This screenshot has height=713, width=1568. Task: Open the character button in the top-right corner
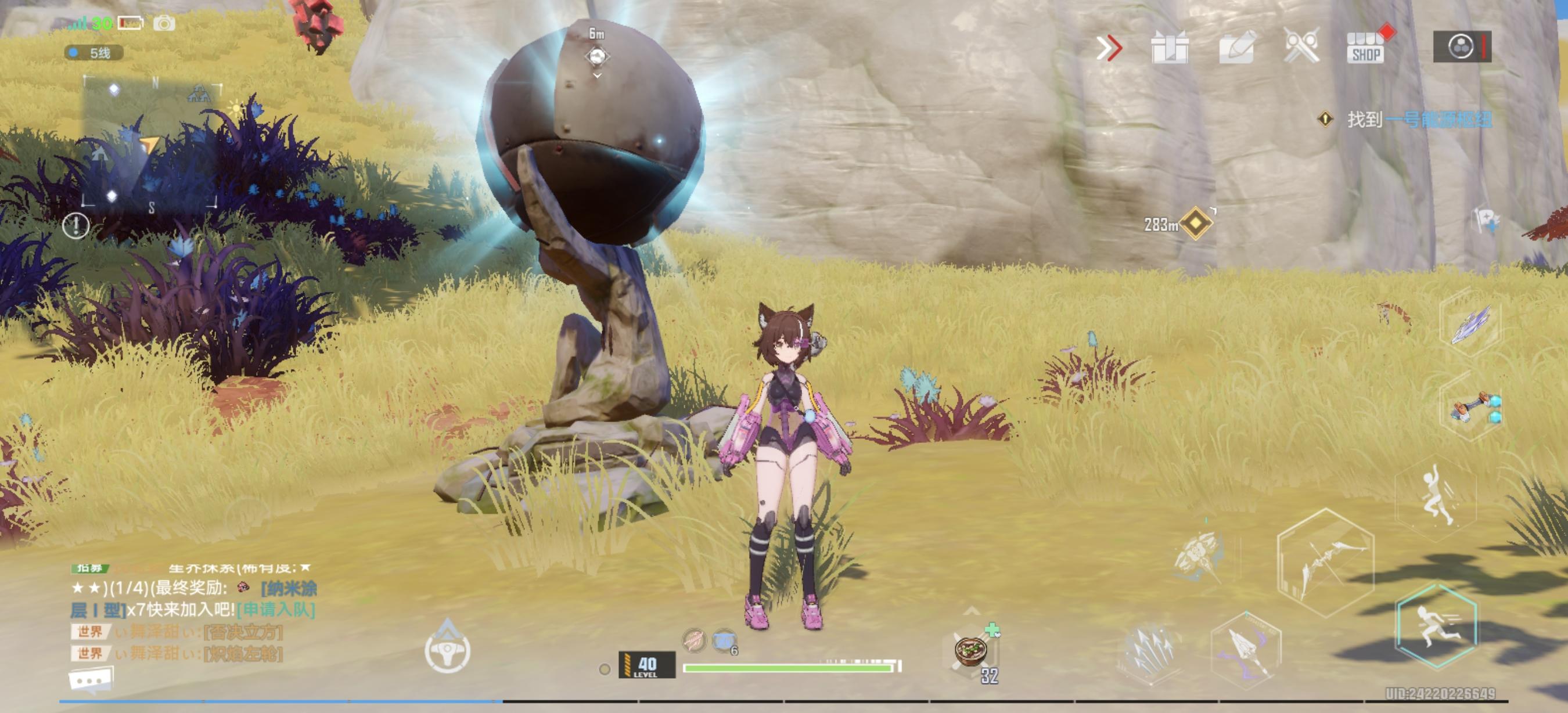(x=1462, y=47)
